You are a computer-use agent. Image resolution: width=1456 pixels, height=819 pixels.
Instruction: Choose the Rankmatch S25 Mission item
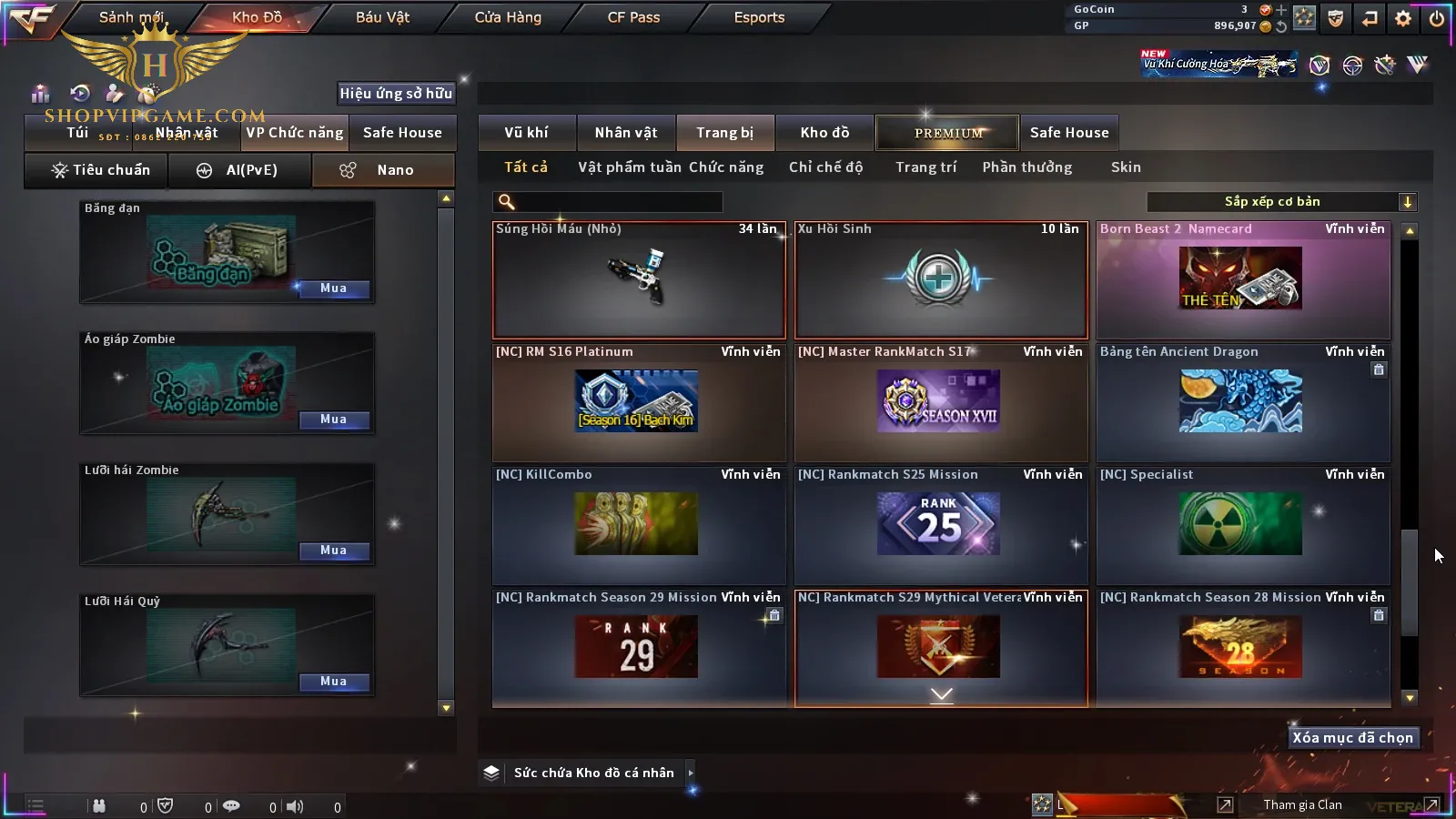tap(941, 525)
